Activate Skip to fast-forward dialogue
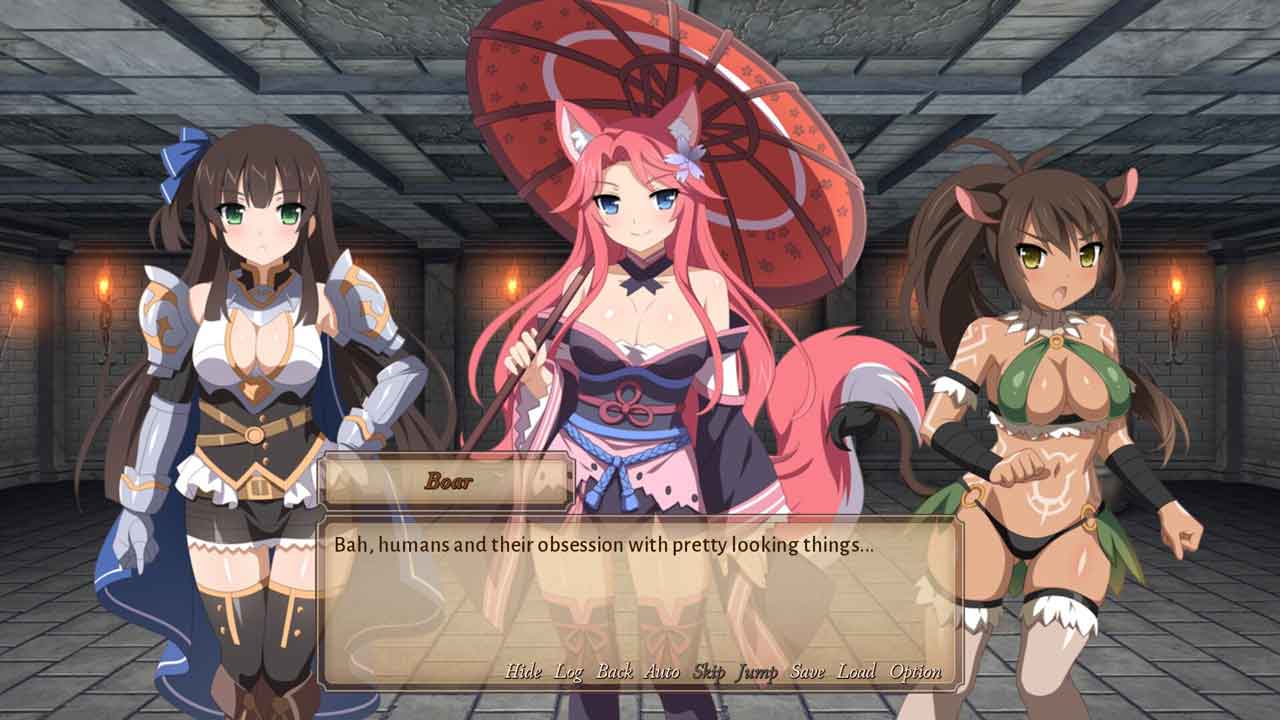 point(708,671)
